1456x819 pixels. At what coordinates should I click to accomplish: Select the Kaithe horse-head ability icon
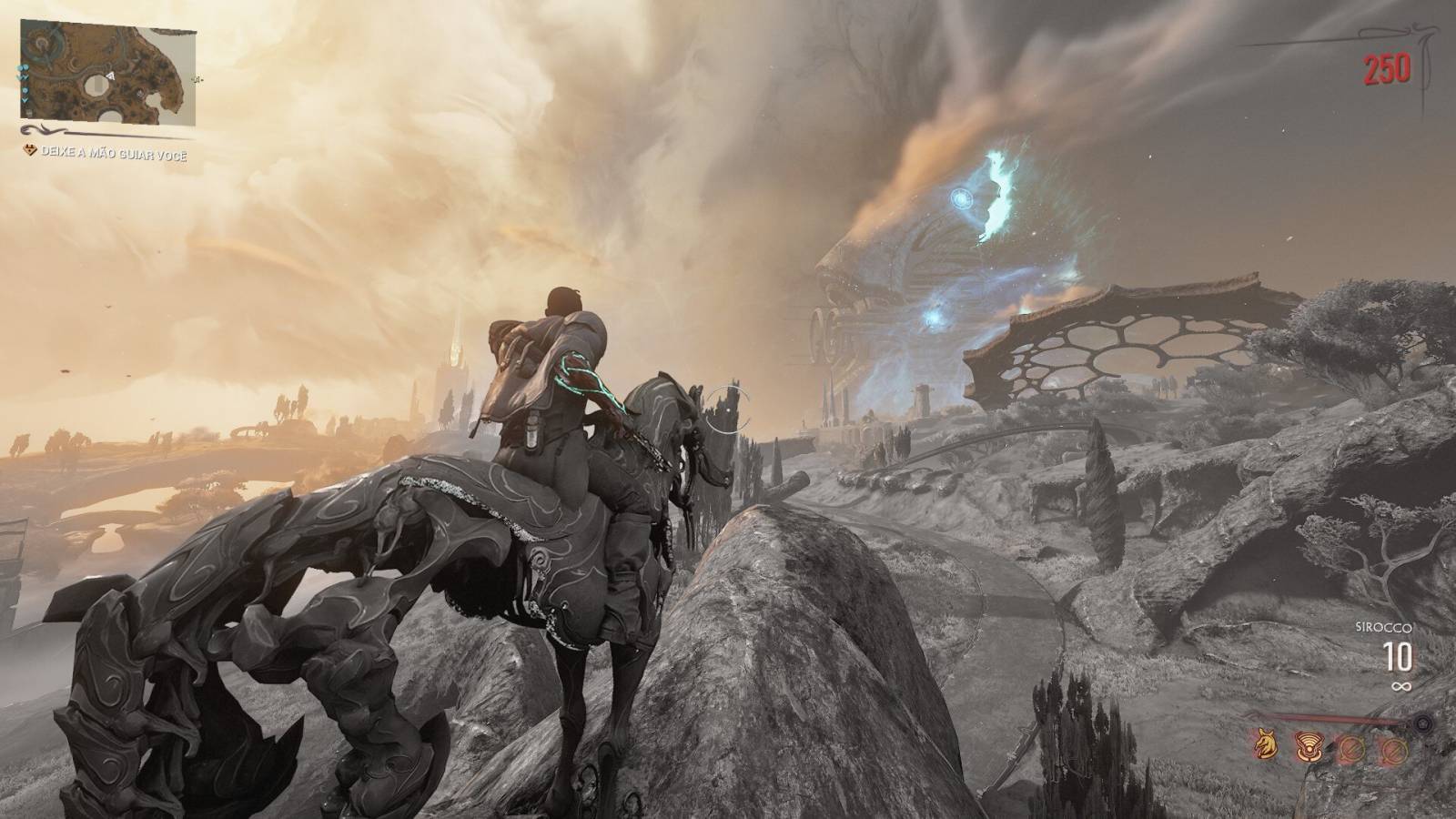click(1266, 744)
